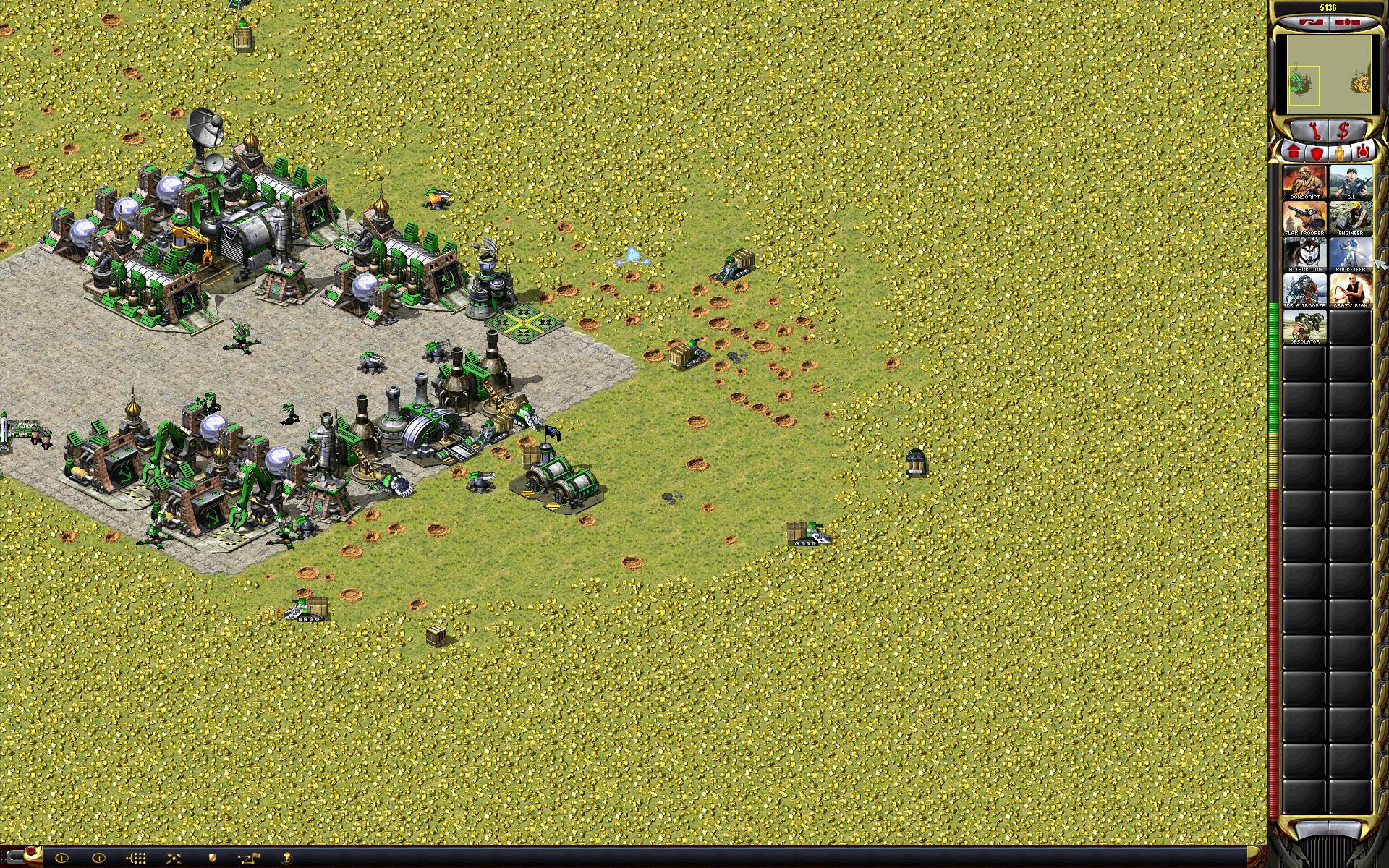Select the Engineer cameo
This screenshot has width=1389, height=868.
1350,218
